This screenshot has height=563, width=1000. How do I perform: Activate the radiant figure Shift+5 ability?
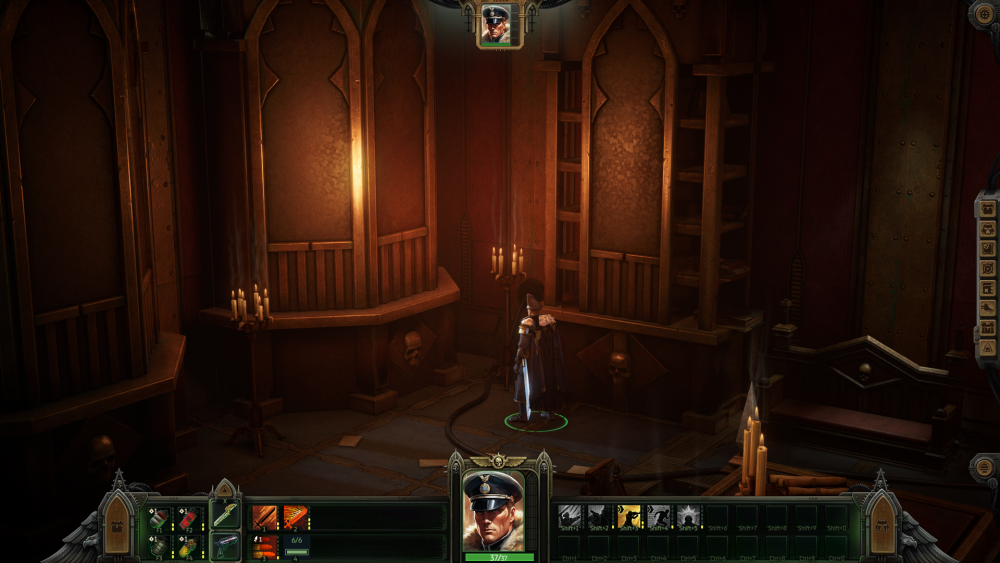tap(689, 517)
